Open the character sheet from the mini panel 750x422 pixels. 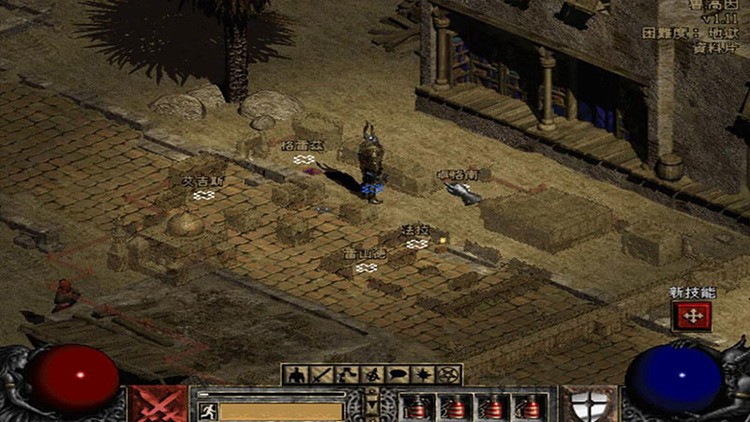click(296, 375)
